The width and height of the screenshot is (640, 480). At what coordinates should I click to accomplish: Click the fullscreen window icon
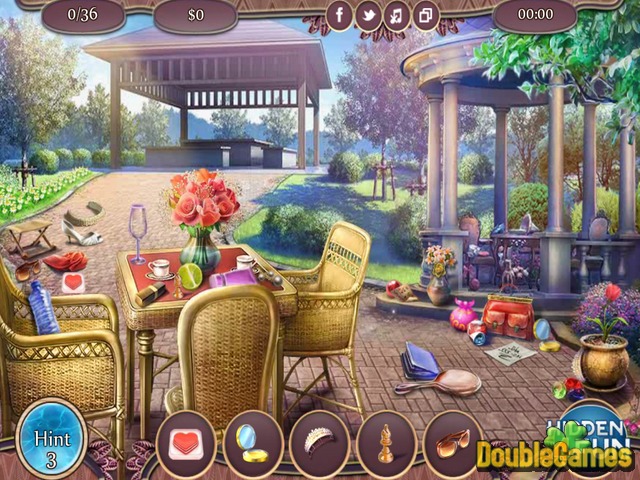(424, 15)
